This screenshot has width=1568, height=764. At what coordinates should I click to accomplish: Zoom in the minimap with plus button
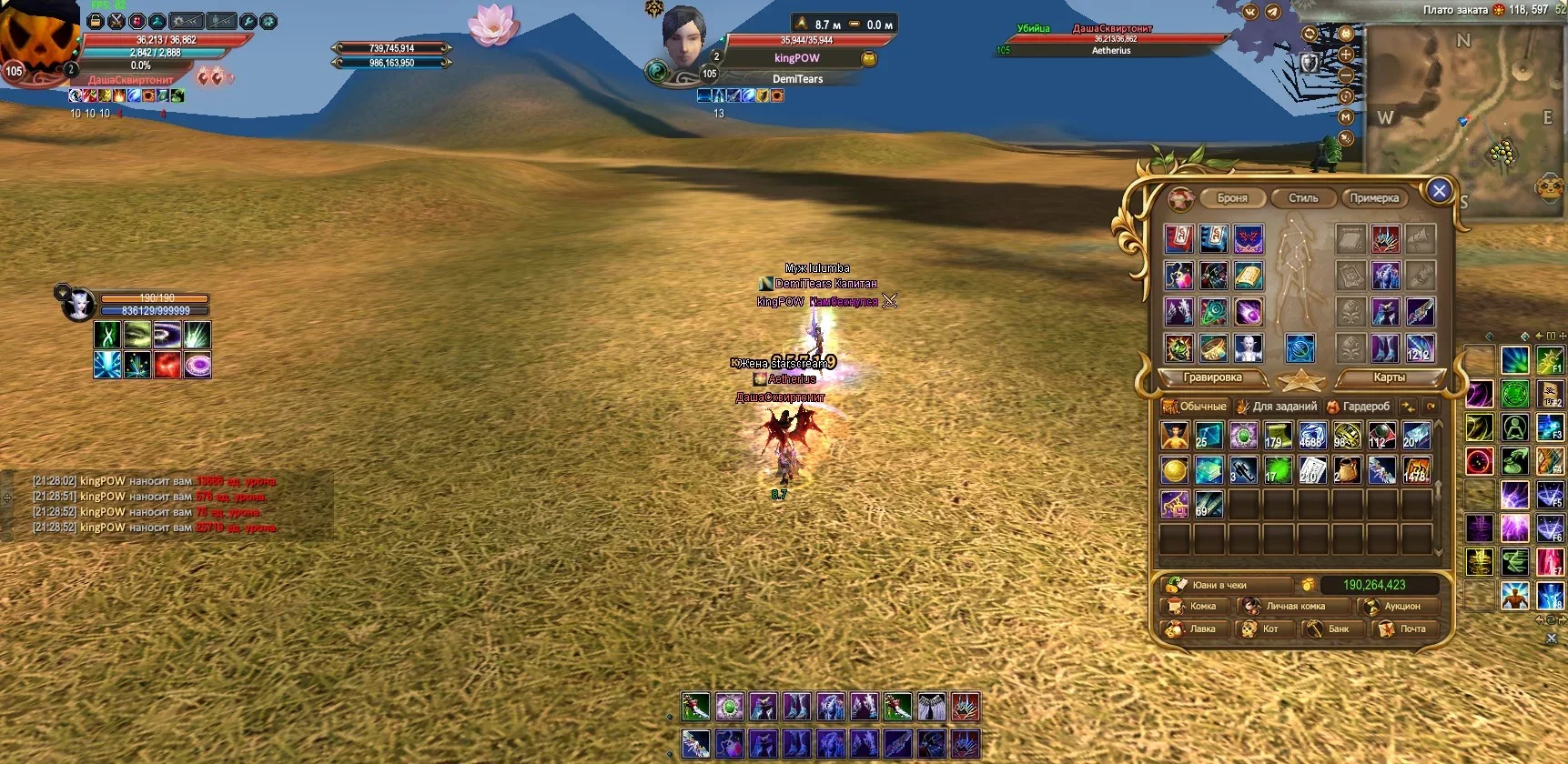click(1346, 55)
